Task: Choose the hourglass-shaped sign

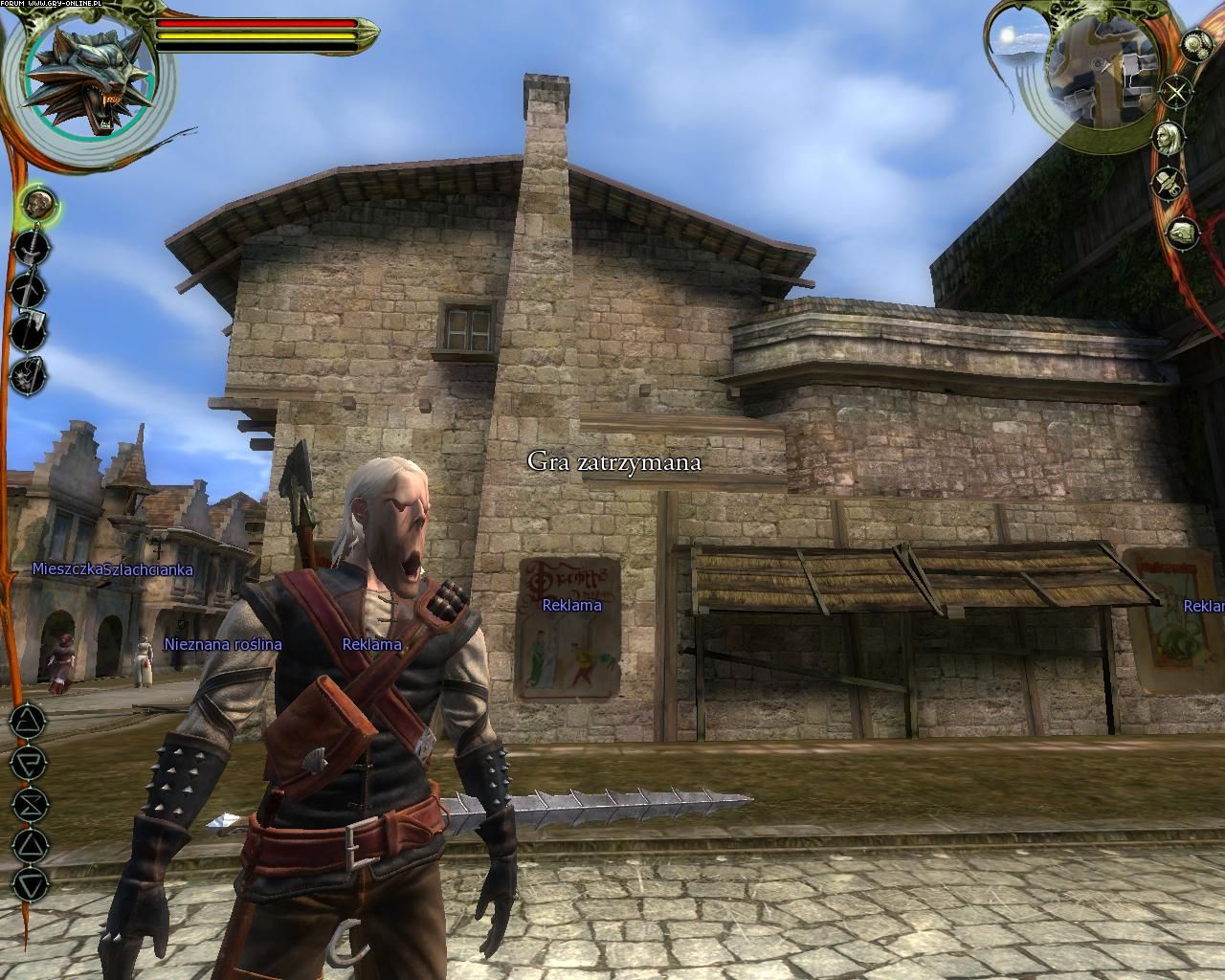Action: pyautogui.click(x=31, y=804)
